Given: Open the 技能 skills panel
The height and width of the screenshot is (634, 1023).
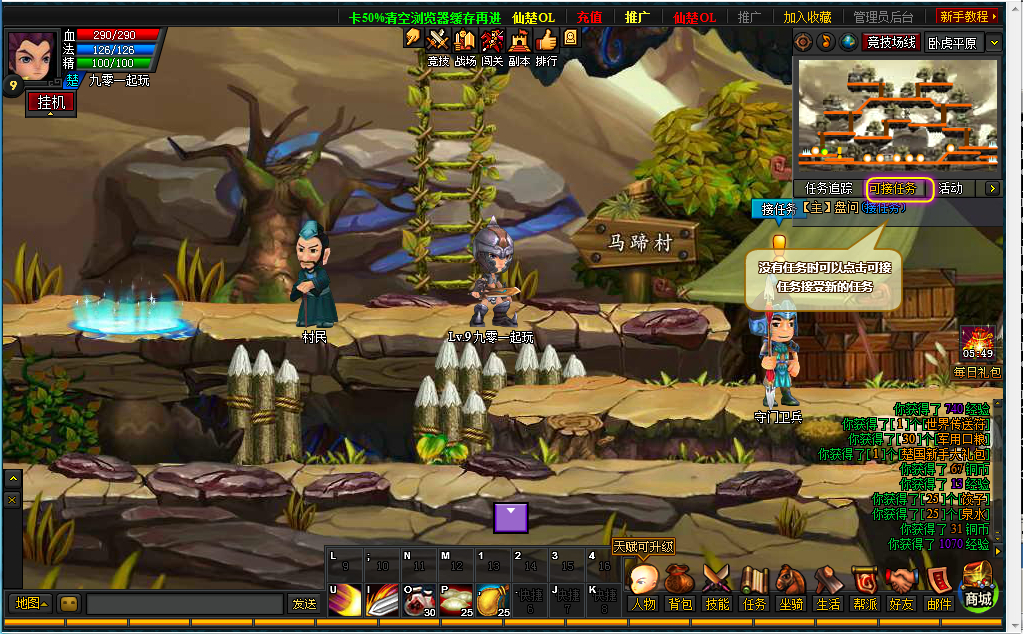Looking at the screenshot, I should (x=717, y=588).
